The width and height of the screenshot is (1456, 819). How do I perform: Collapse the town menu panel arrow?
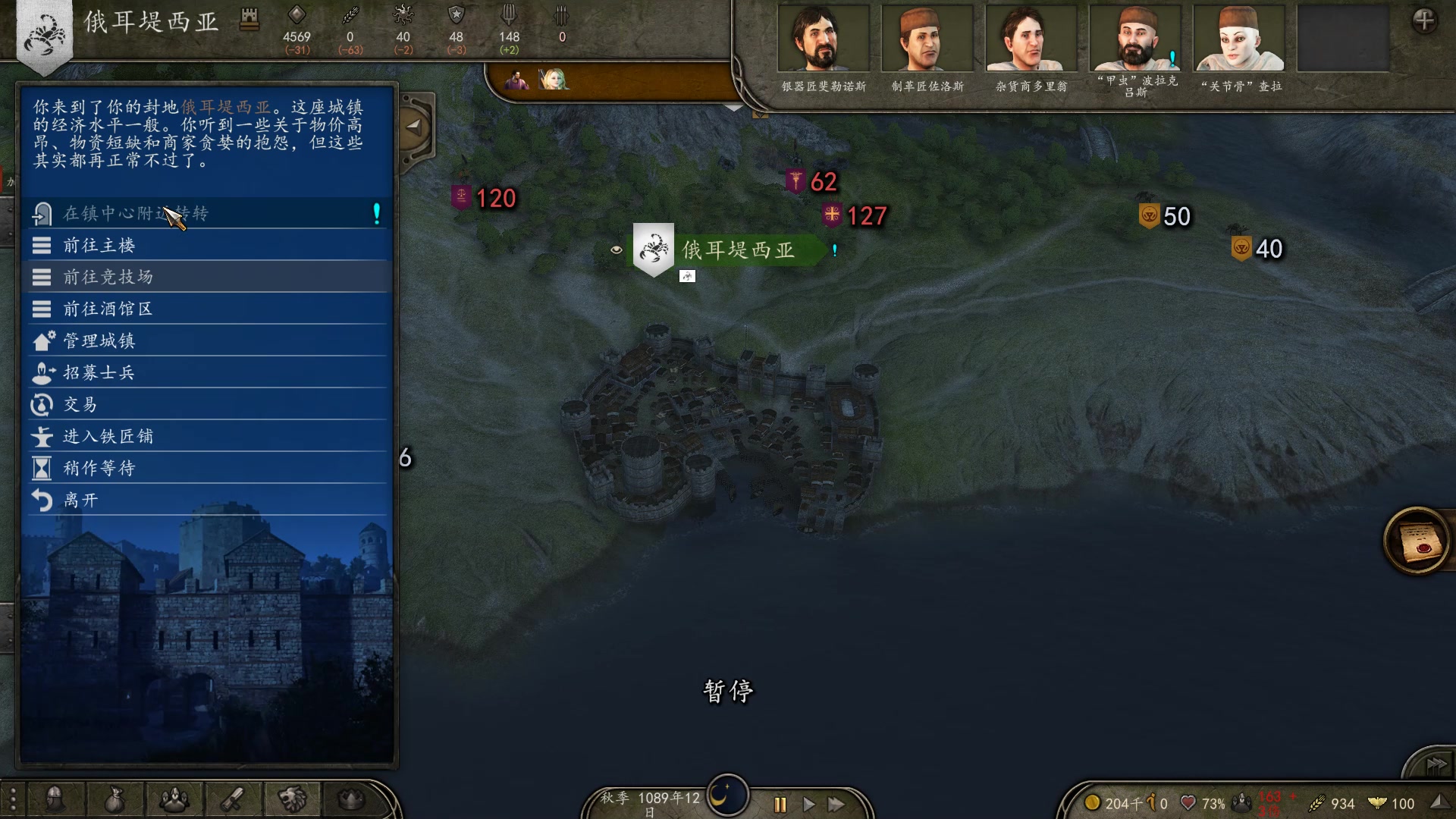click(414, 127)
